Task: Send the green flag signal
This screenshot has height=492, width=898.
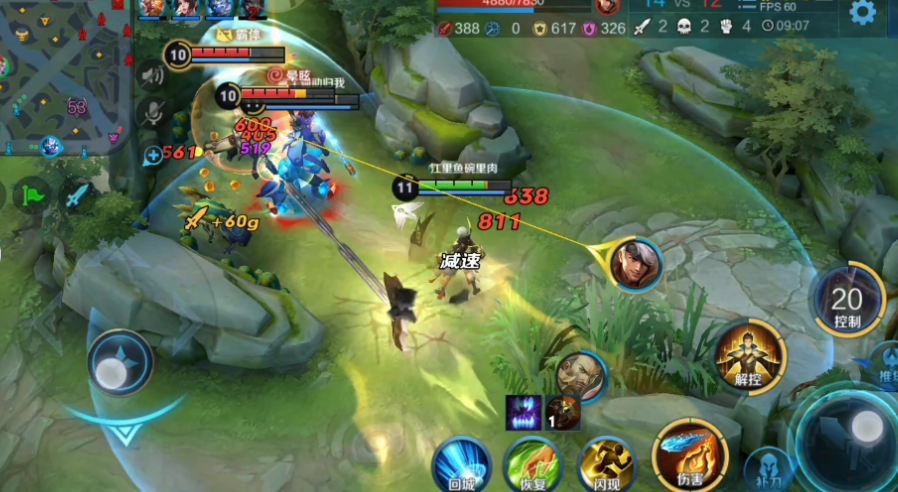Action: [x=34, y=193]
